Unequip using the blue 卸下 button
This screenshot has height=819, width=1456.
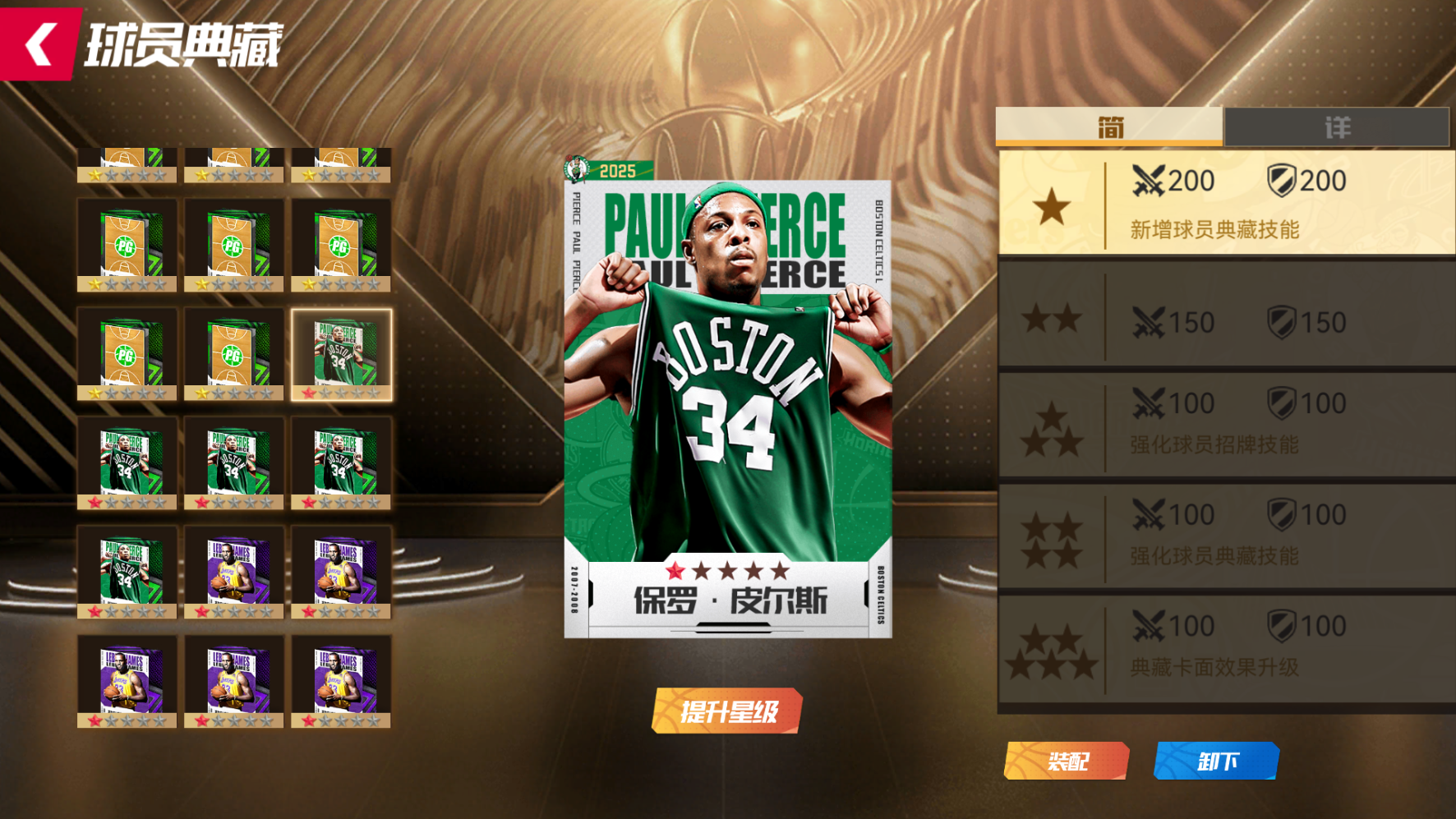1216,761
